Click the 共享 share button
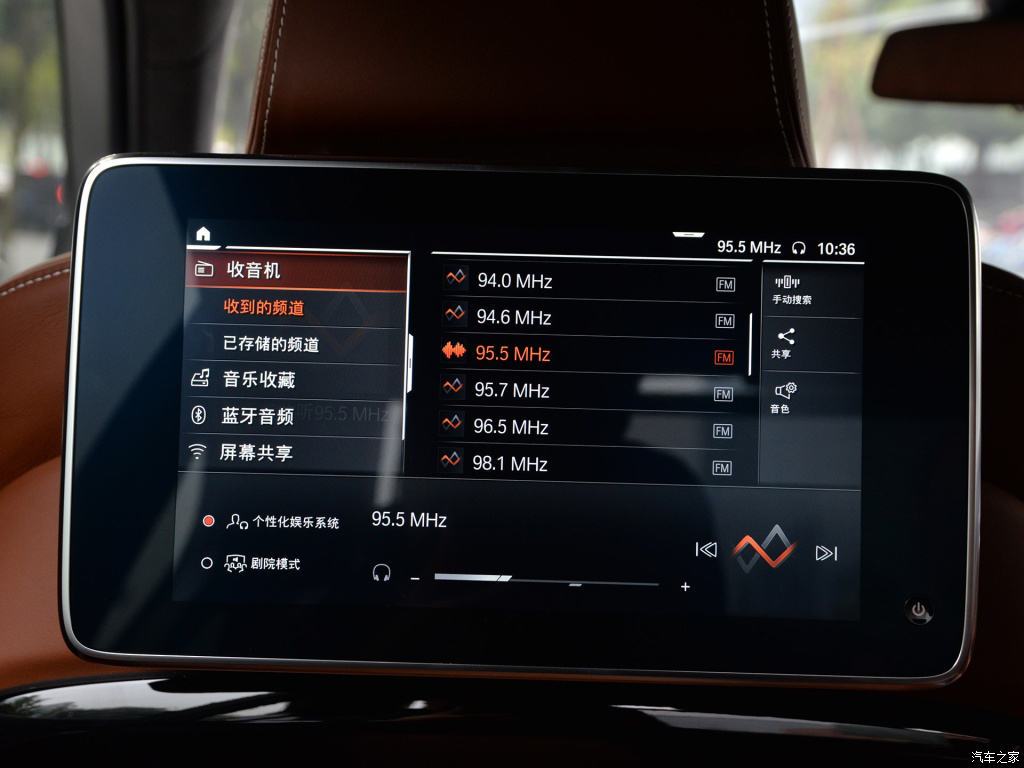This screenshot has height=768, width=1024. pos(785,344)
